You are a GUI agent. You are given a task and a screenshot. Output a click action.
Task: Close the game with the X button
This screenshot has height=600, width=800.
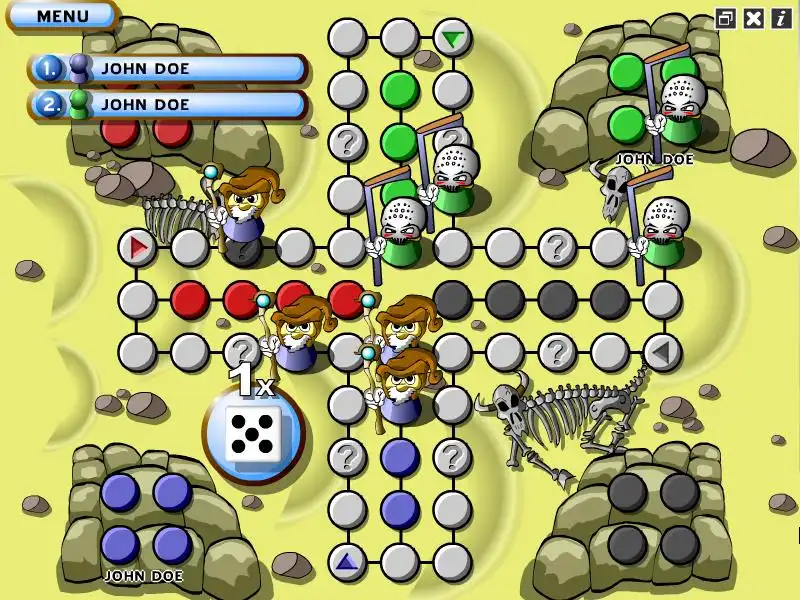[x=753, y=17]
